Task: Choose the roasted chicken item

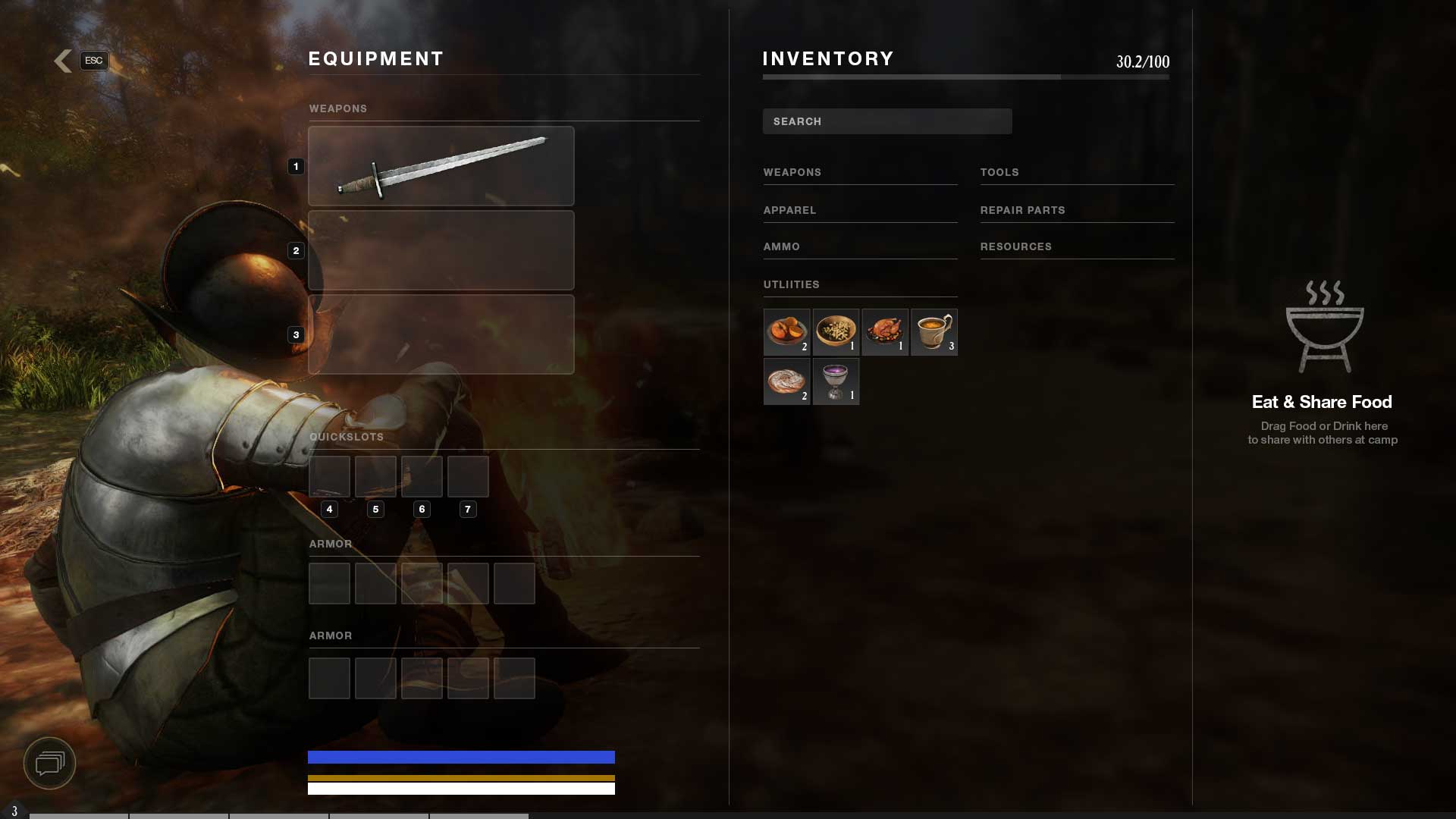Action: (x=885, y=332)
